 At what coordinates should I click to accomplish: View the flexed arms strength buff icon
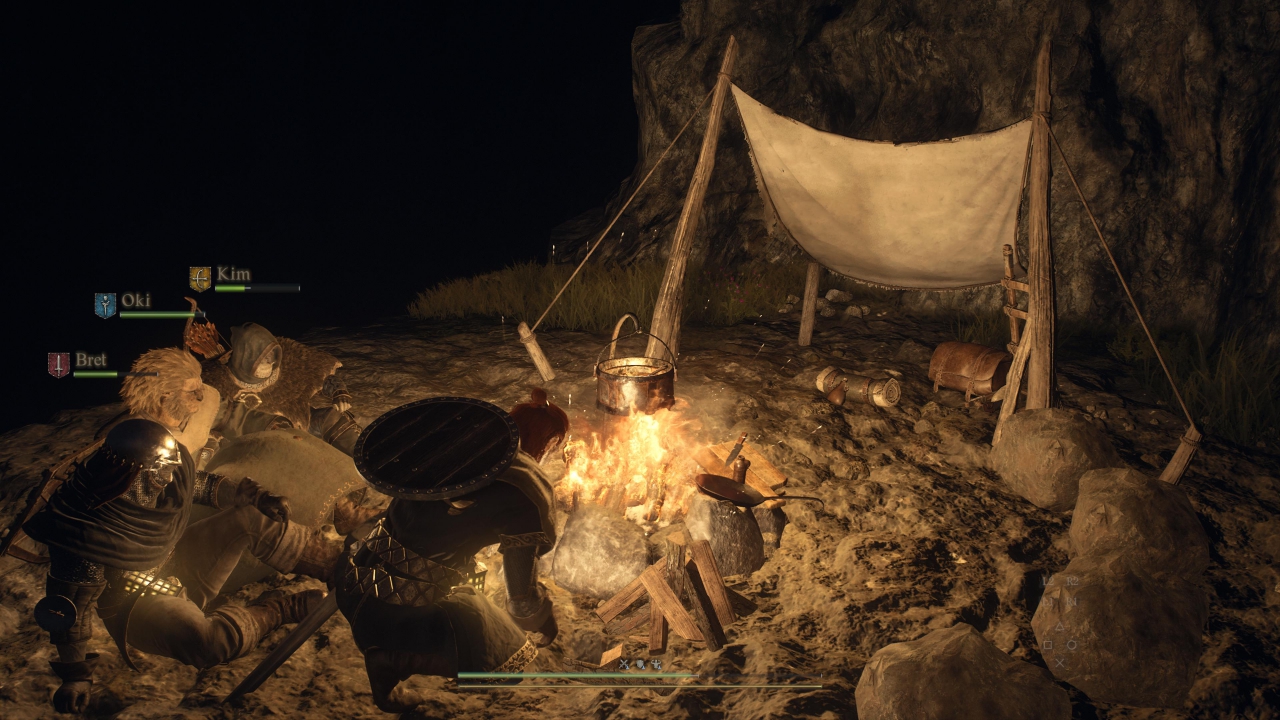656,663
